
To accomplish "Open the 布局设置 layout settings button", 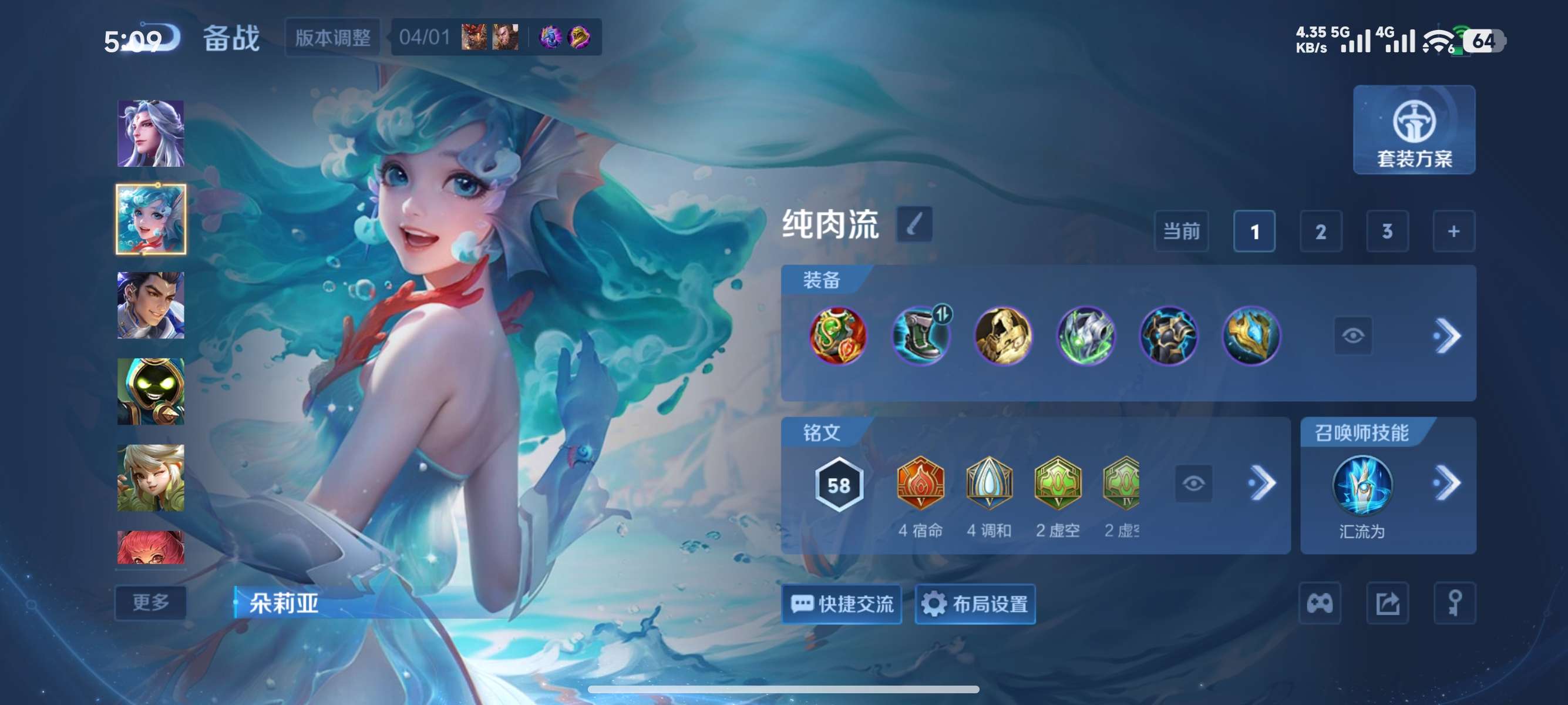I will [974, 604].
